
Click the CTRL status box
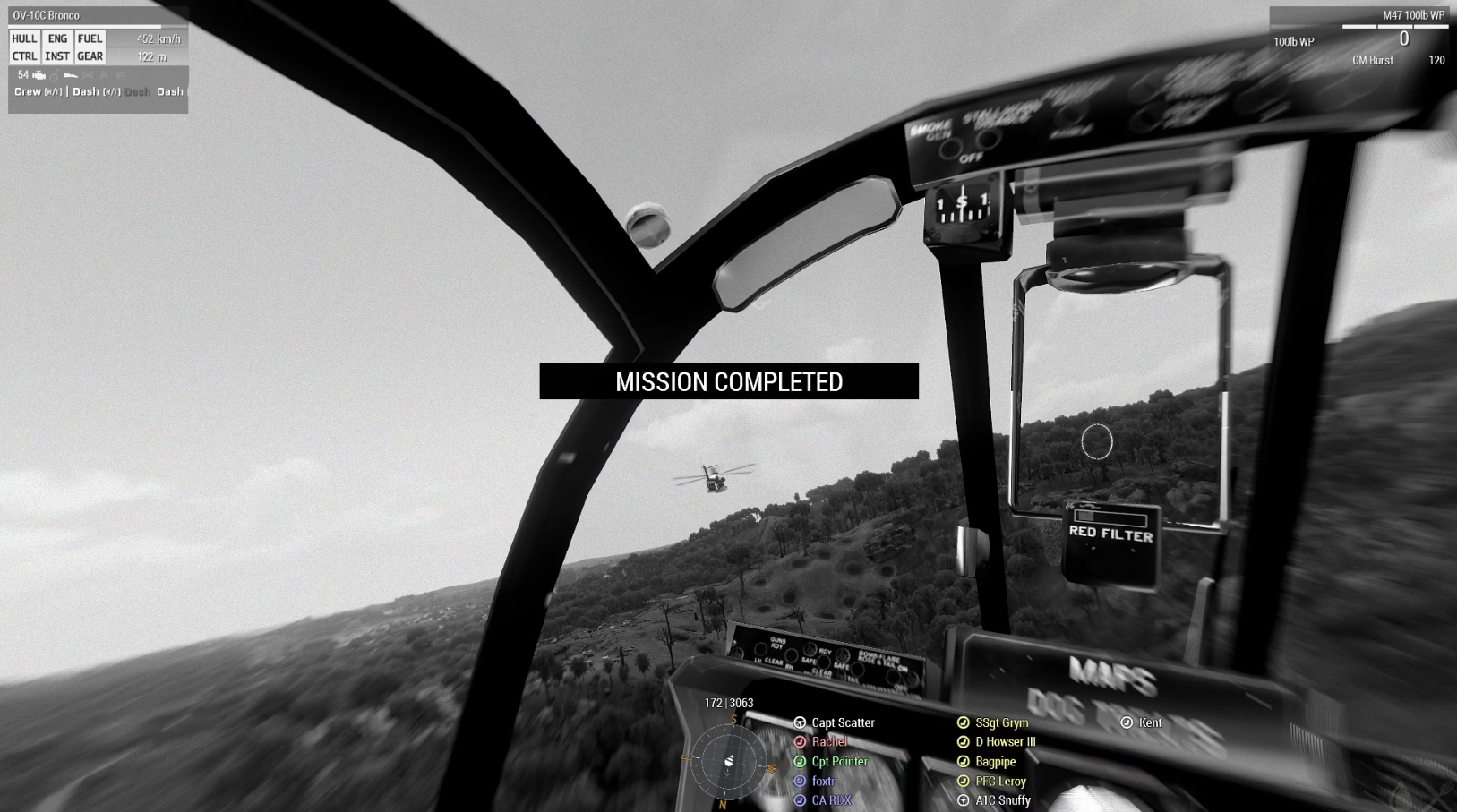coord(24,56)
